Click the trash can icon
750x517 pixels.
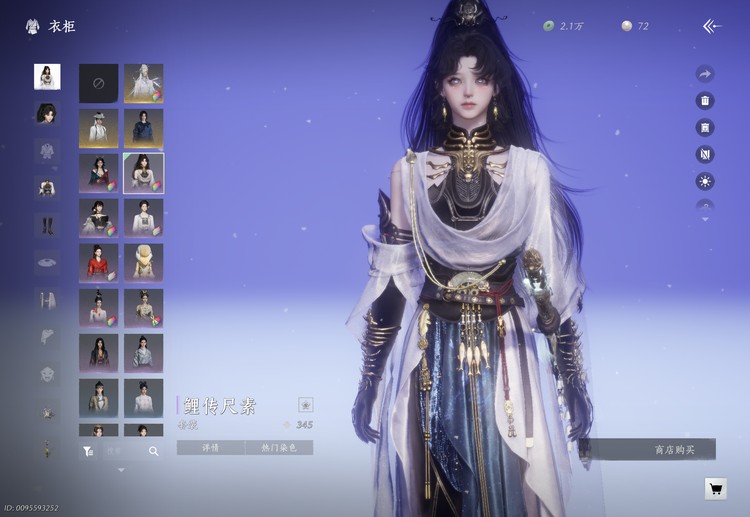click(705, 101)
